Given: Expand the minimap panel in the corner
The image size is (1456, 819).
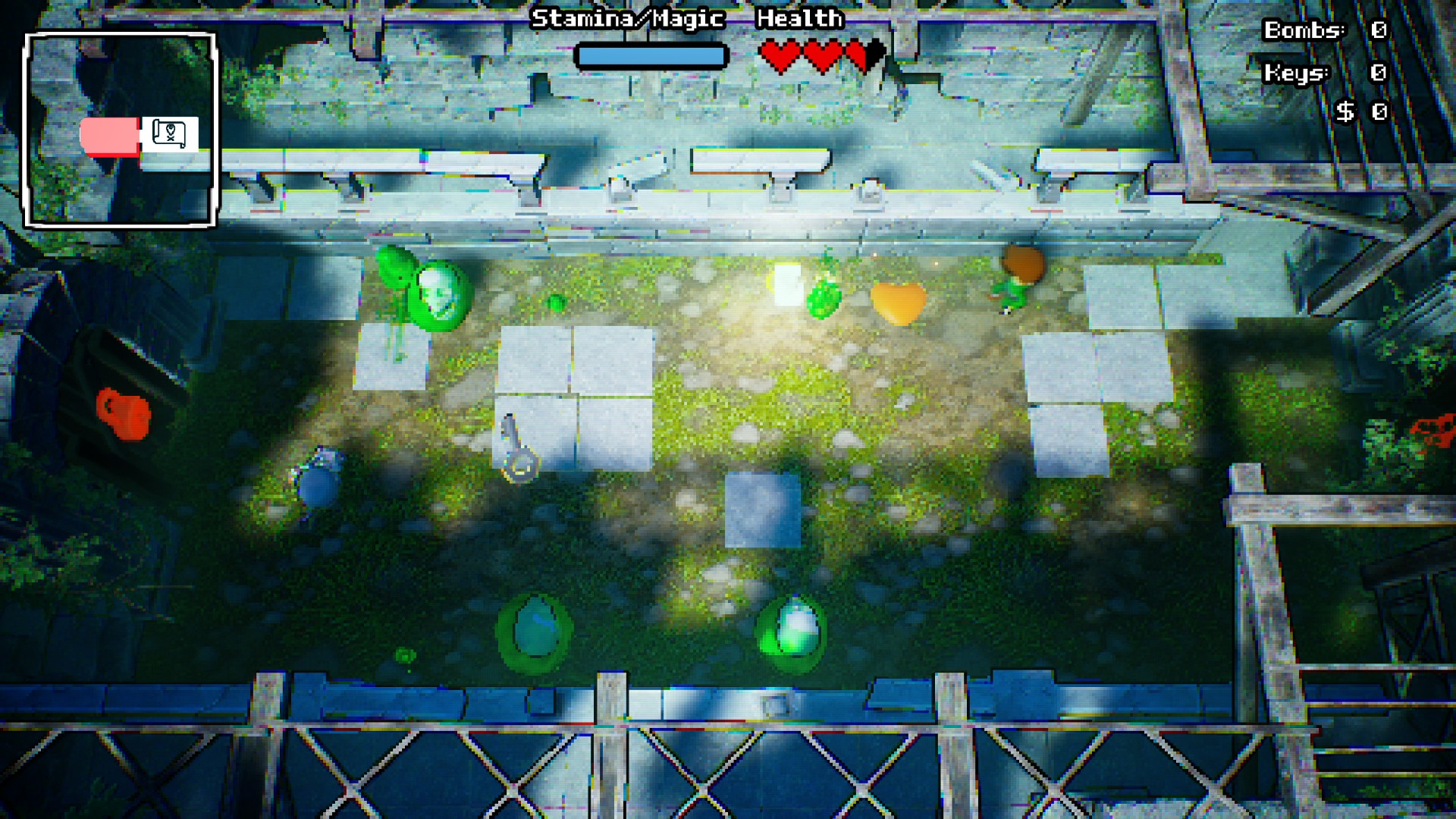Looking at the screenshot, I should [119, 129].
